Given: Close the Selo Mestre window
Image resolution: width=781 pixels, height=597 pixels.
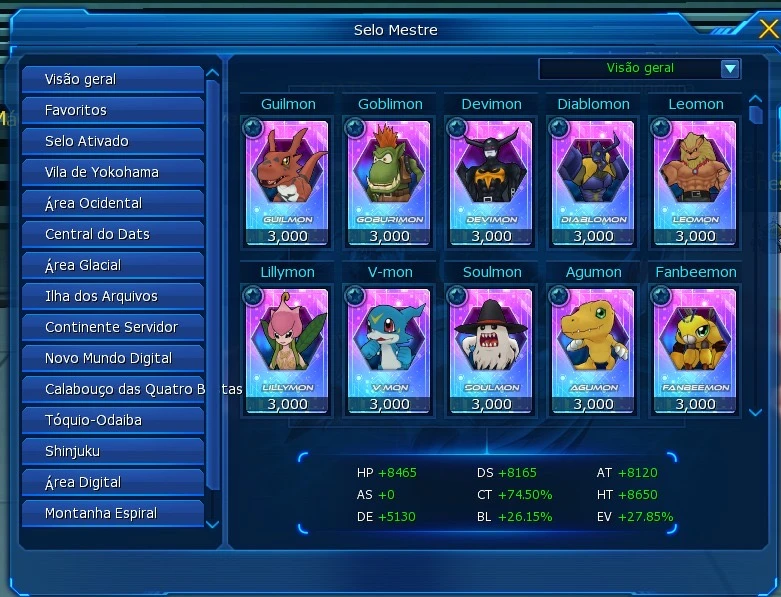Looking at the screenshot, I should point(768,28).
